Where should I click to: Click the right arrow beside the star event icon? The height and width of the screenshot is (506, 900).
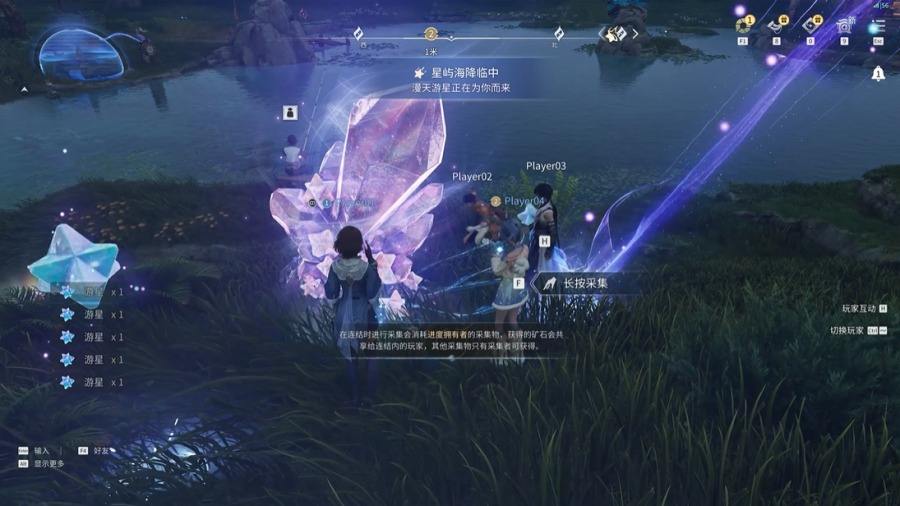[x=635, y=34]
